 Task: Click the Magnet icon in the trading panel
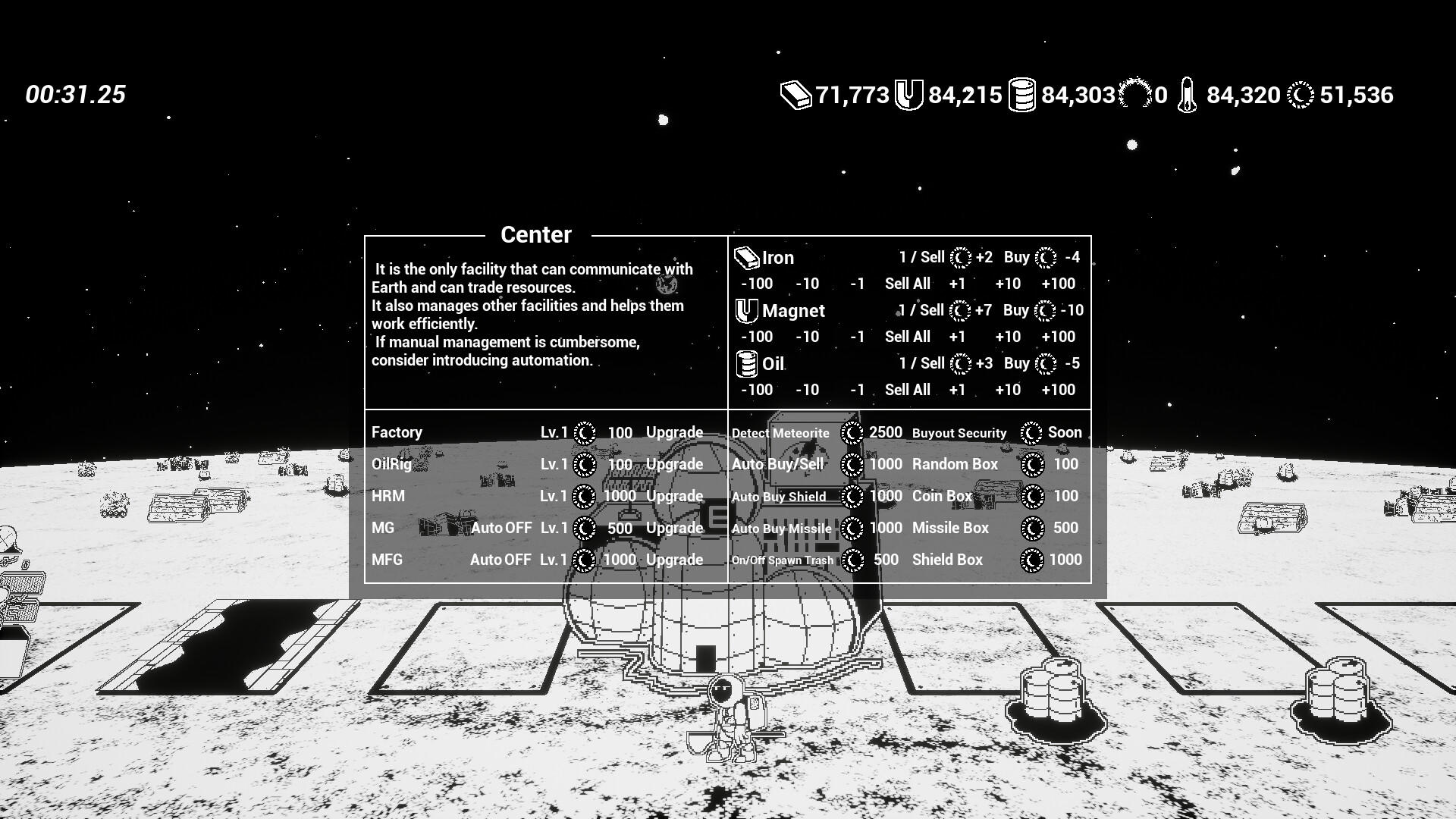747,310
